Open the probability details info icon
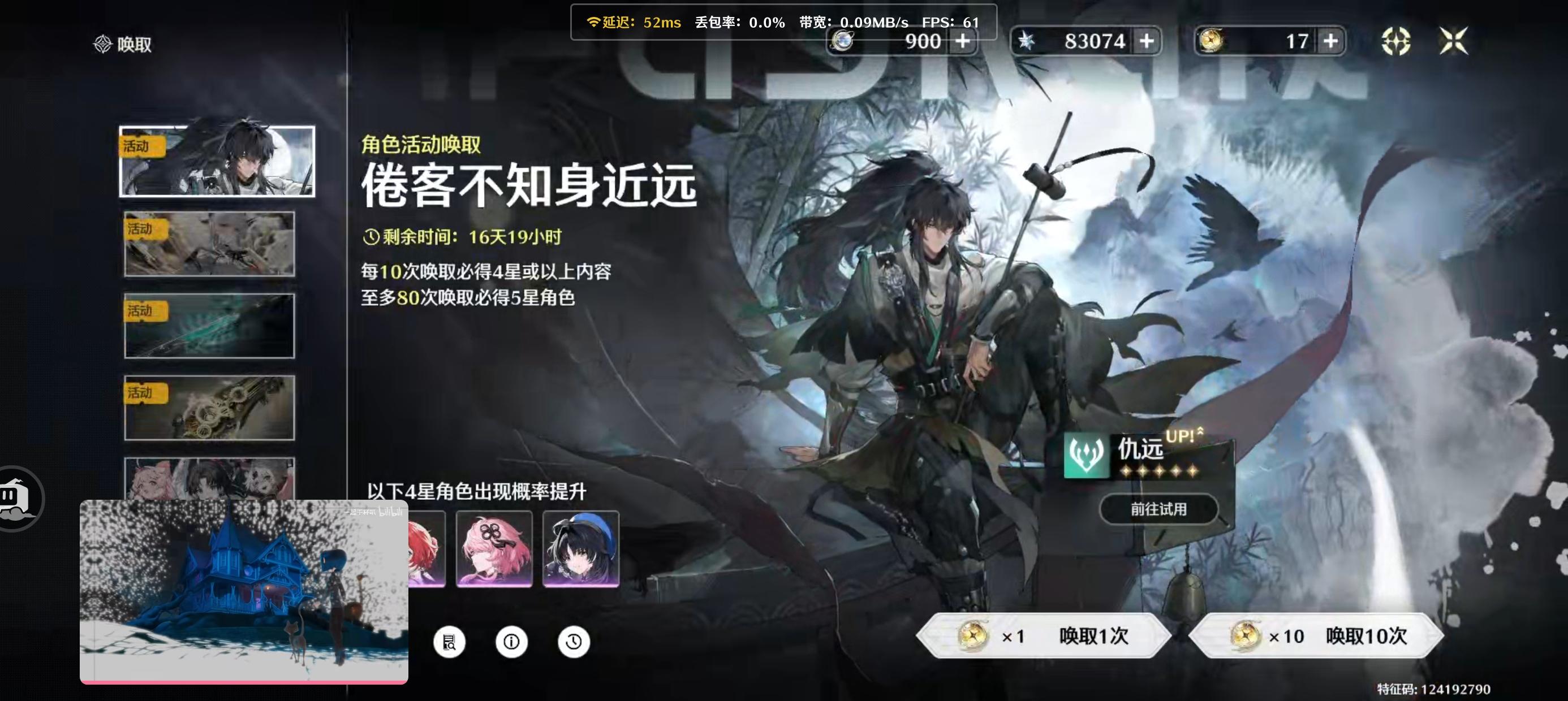 [x=511, y=642]
